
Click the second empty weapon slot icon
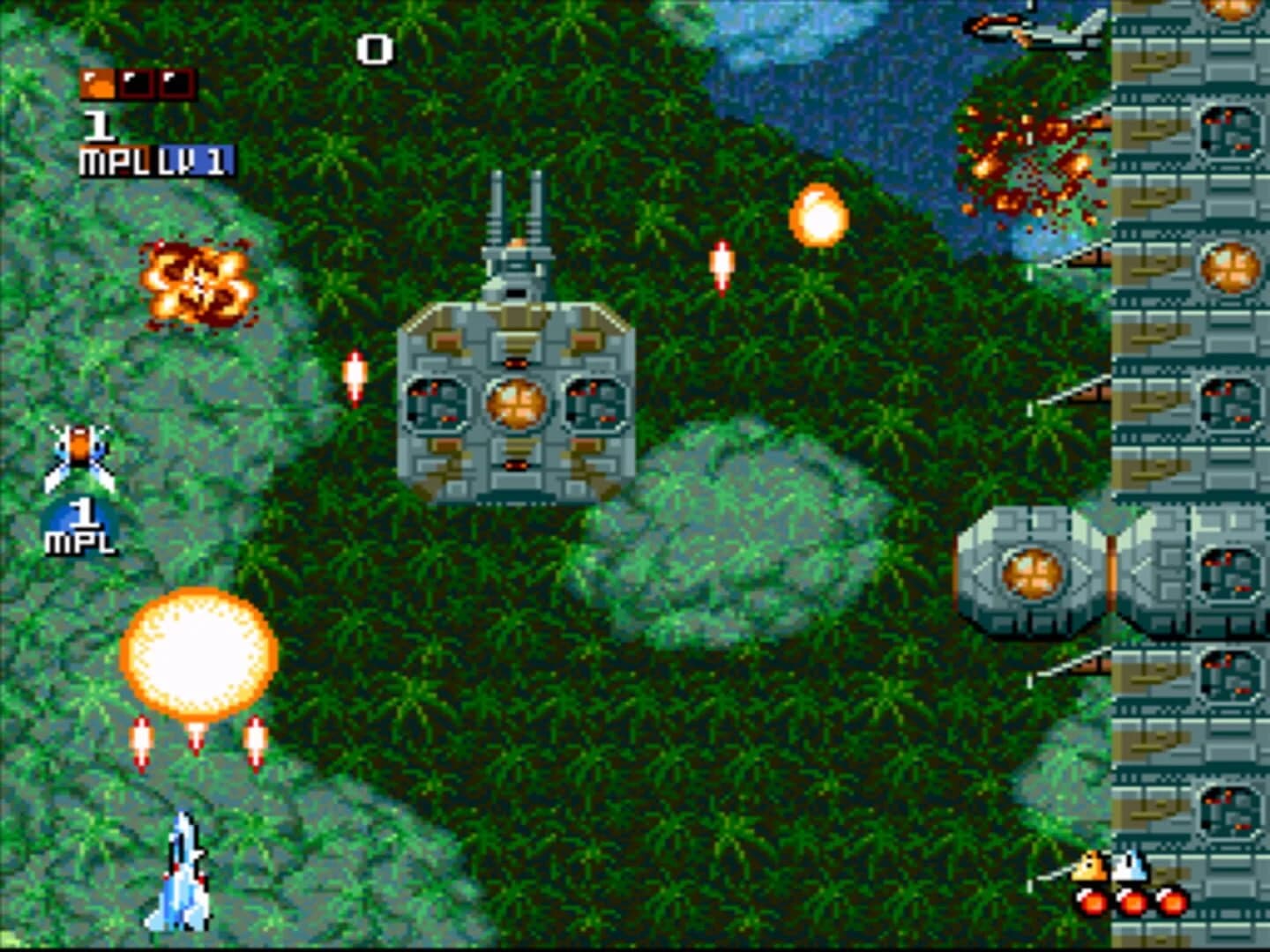click(x=134, y=84)
